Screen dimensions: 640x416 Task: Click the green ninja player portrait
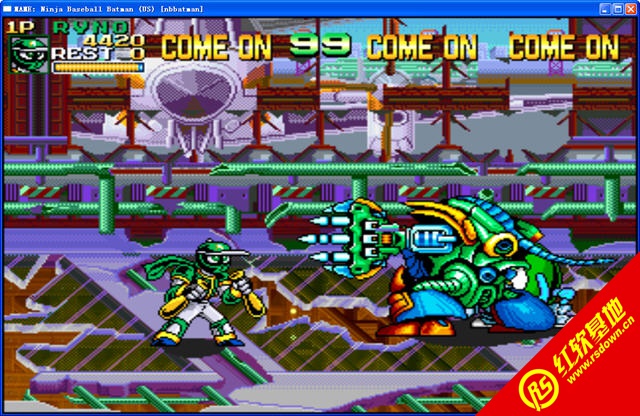[x=27, y=53]
